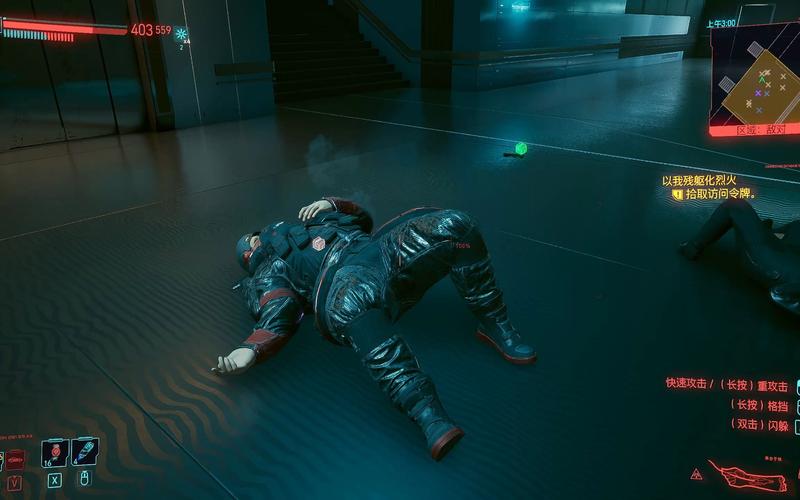
Task: Click the red warning triangle weapon icon
Action: pyautogui.click(x=695, y=473)
